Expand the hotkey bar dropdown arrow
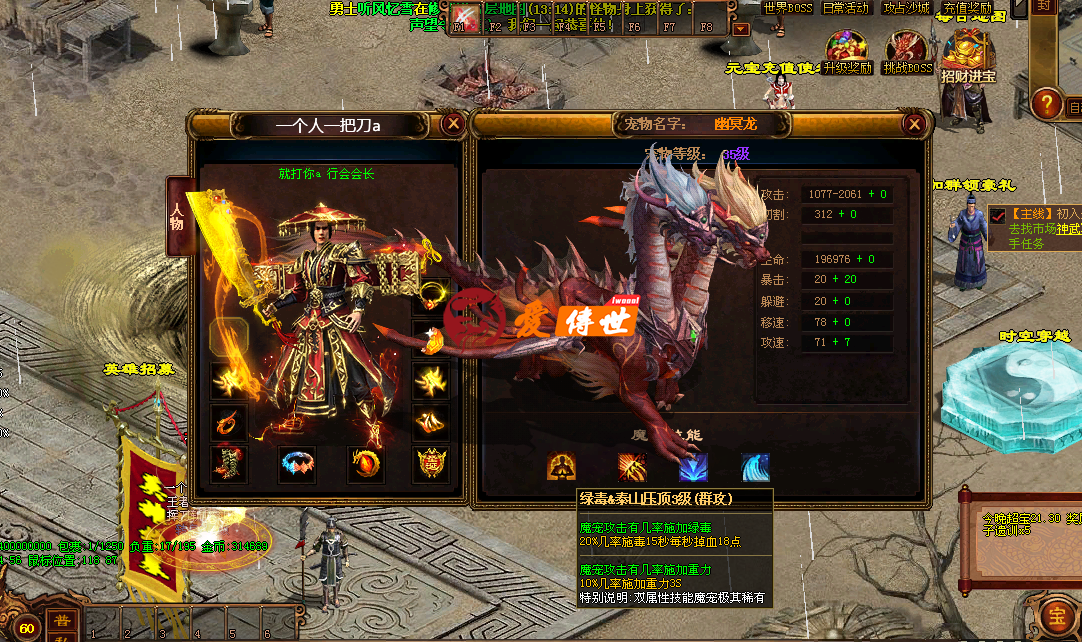The image size is (1082, 642). tap(741, 29)
